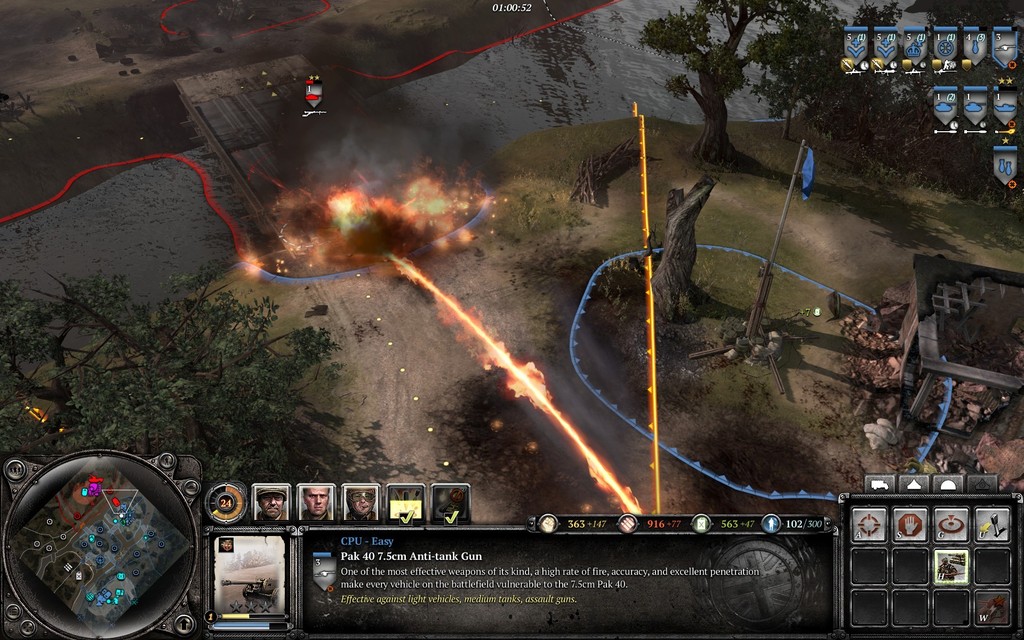1024x640 pixels.
Task: Activate the Attack Move crosshair command
Action: click(868, 523)
